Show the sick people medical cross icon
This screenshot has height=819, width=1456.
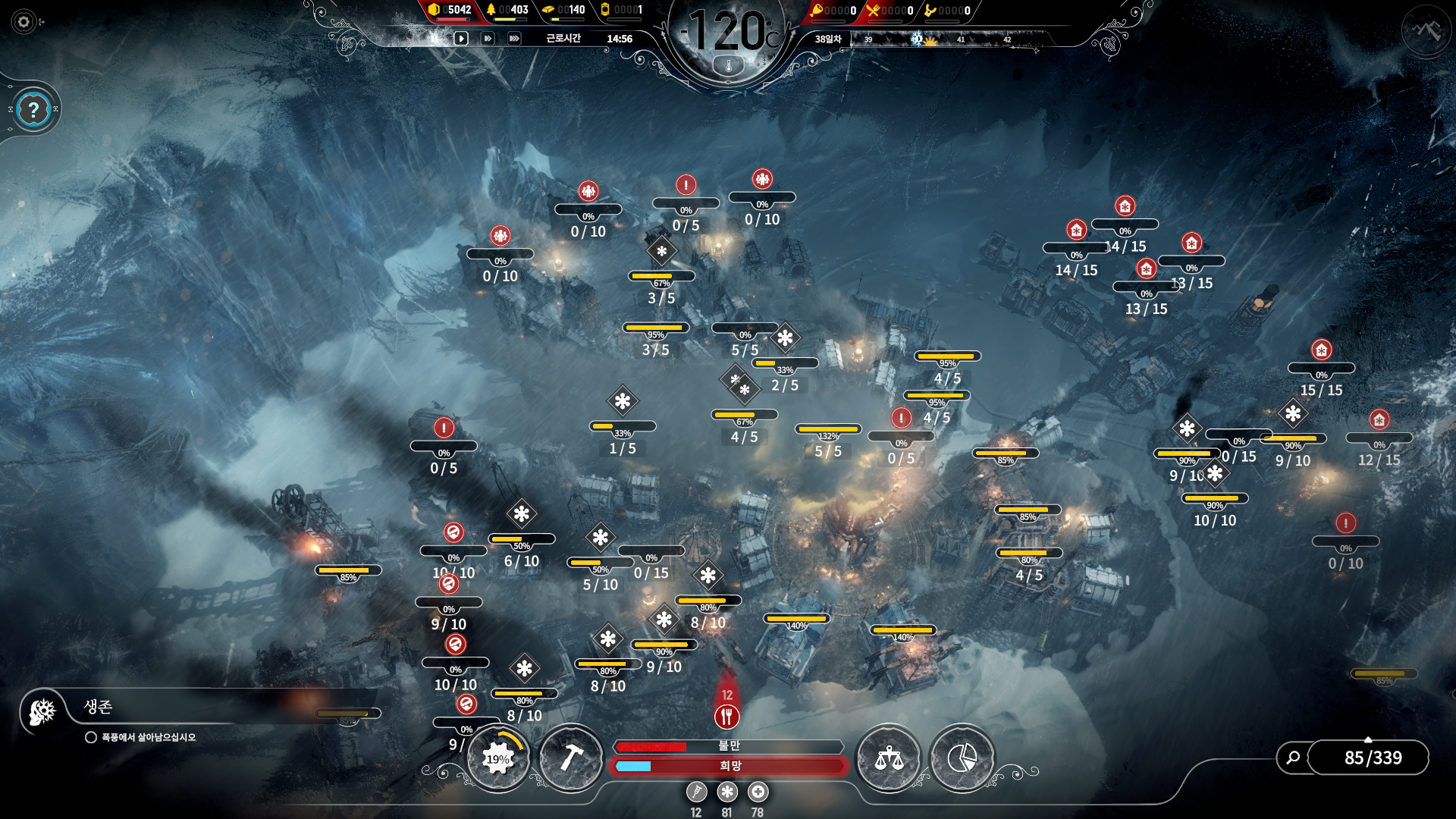[758, 792]
